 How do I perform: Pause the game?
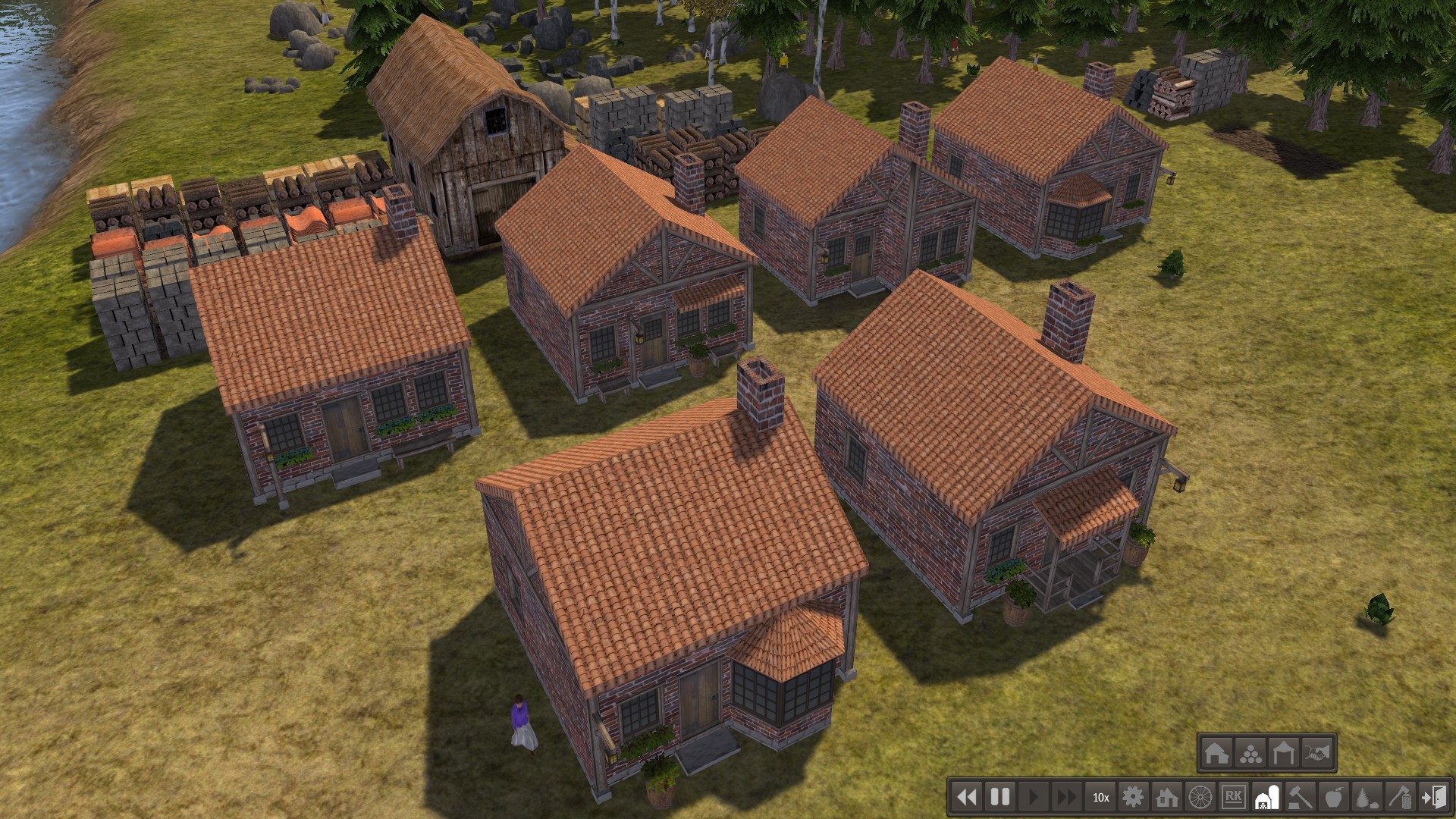point(1000,797)
